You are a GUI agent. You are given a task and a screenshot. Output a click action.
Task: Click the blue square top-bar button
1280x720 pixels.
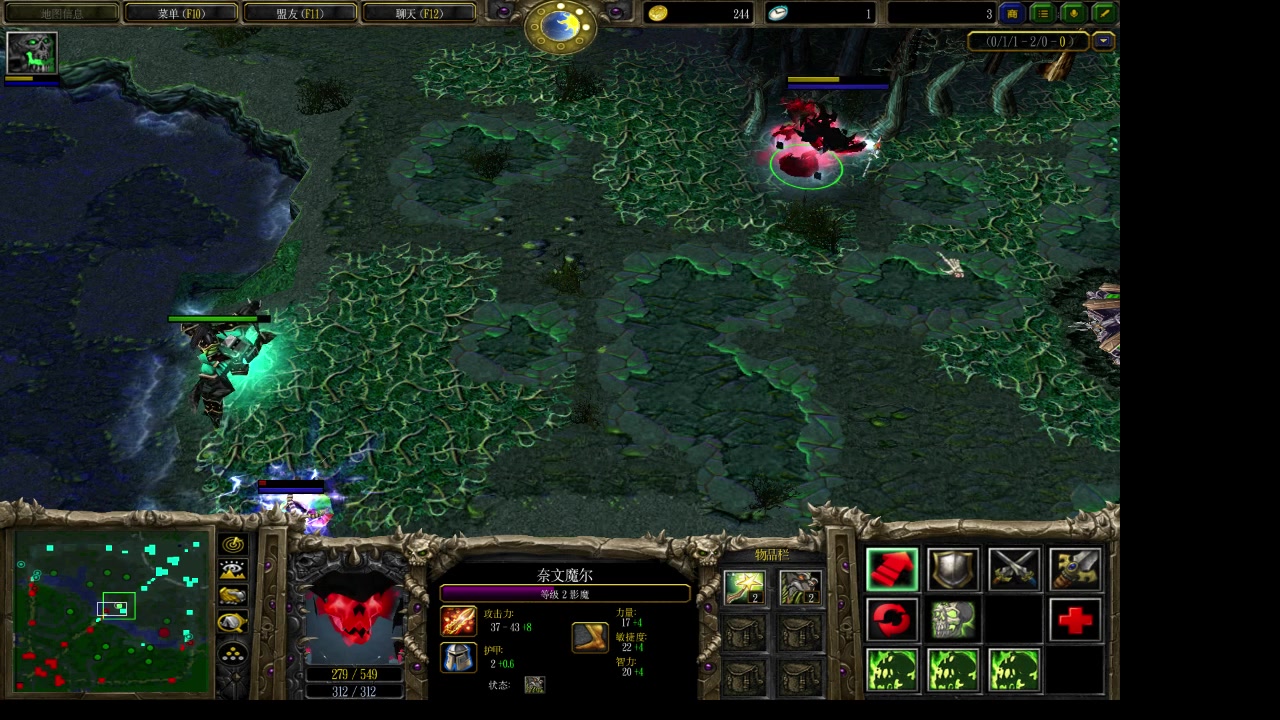(1012, 14)
